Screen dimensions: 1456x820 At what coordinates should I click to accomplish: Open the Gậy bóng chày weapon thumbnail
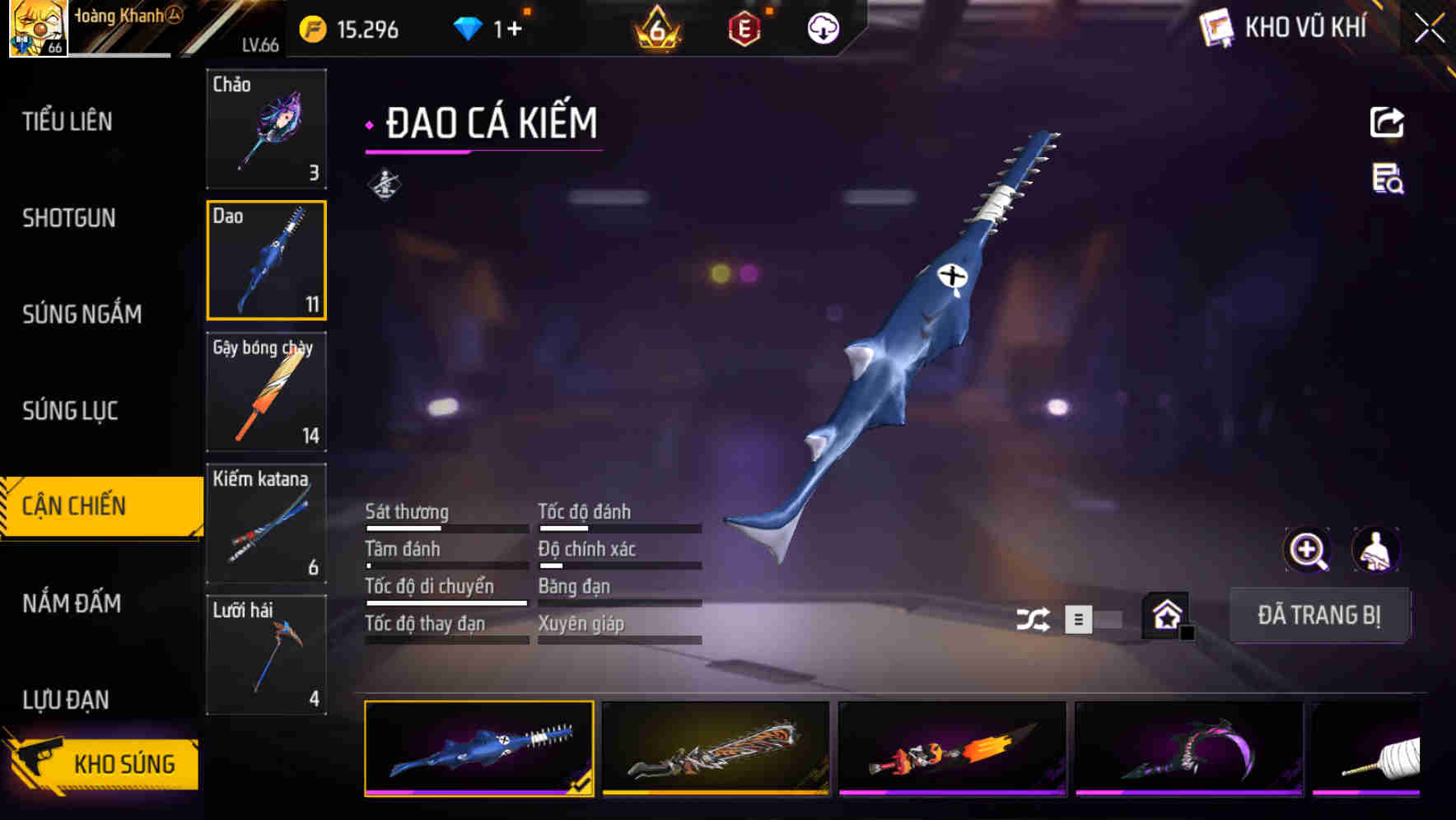(x=266, y=393)
